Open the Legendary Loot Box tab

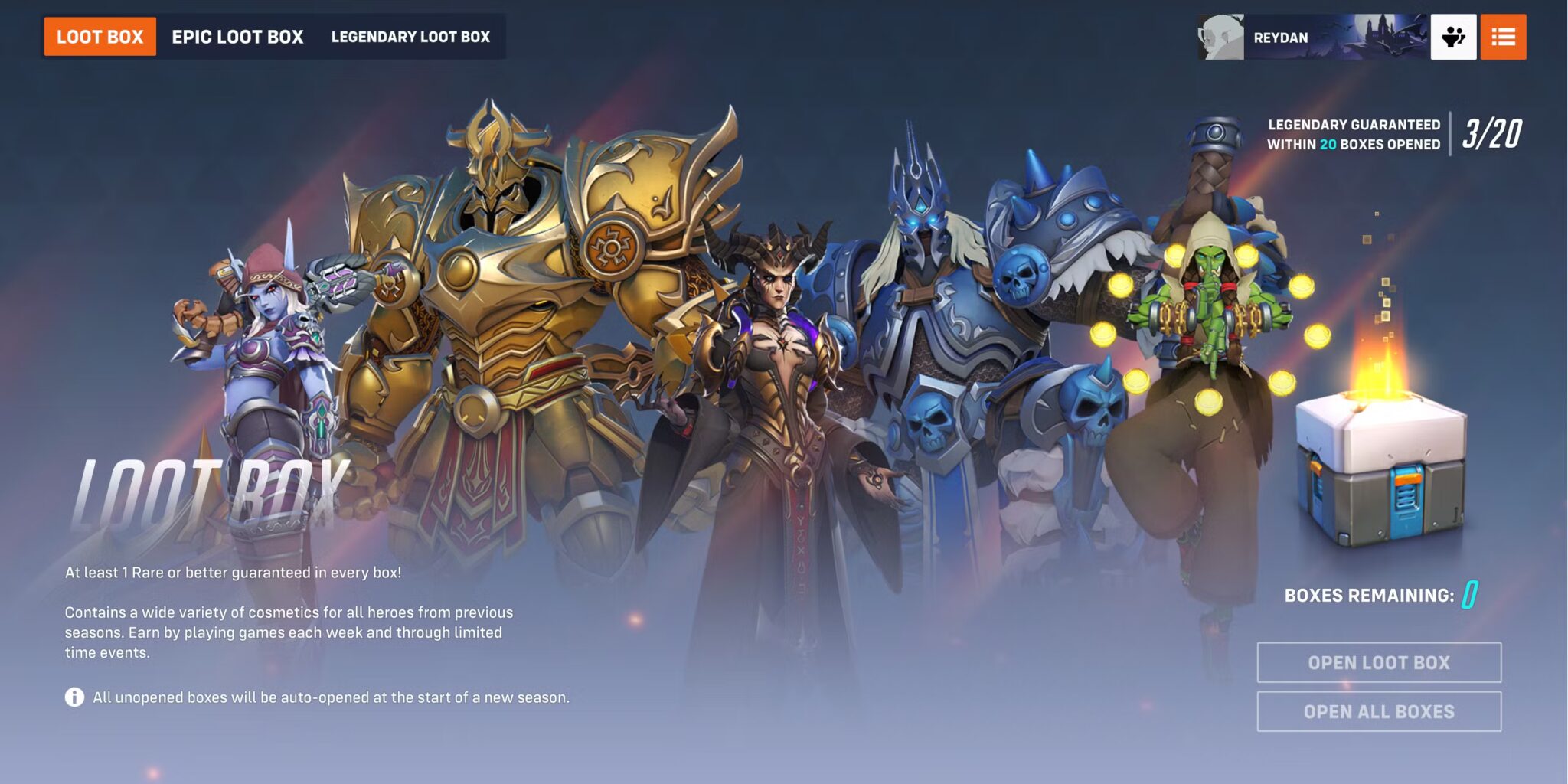click(410, 36)
